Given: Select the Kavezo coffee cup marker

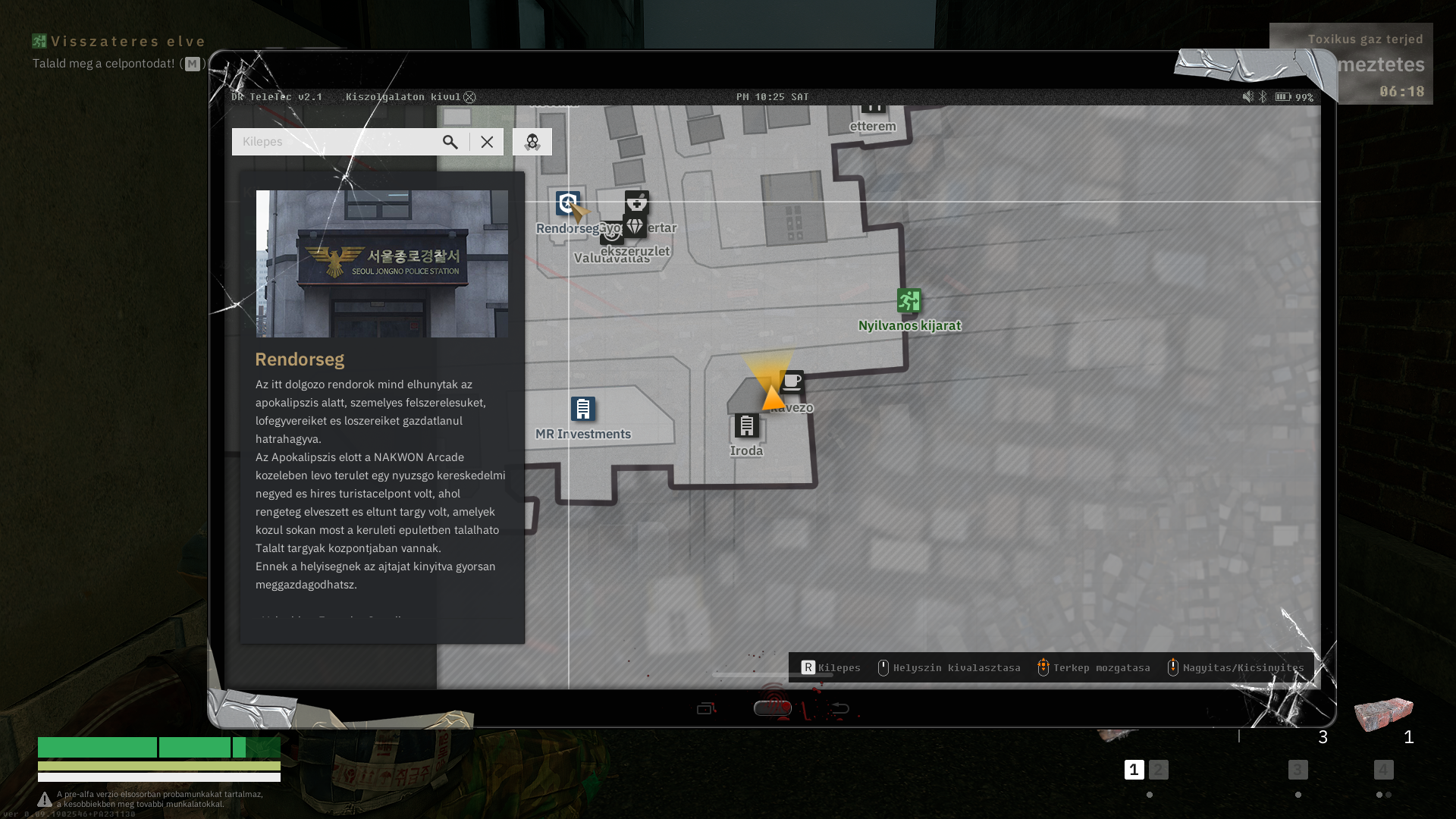Looking at the screenshot, I should [x=792, y=381].
